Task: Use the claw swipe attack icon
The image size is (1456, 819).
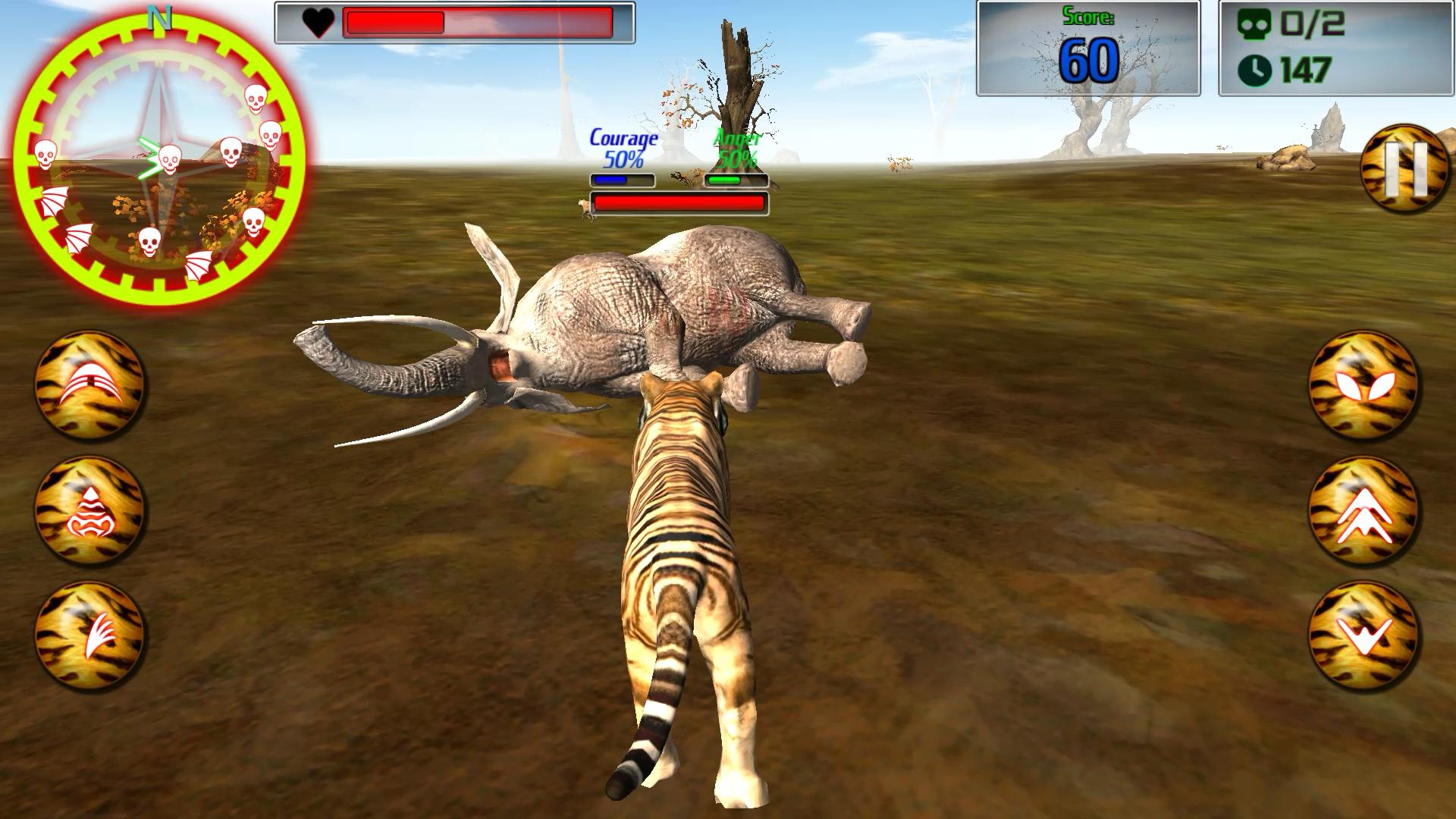Action: click(91, 637)
